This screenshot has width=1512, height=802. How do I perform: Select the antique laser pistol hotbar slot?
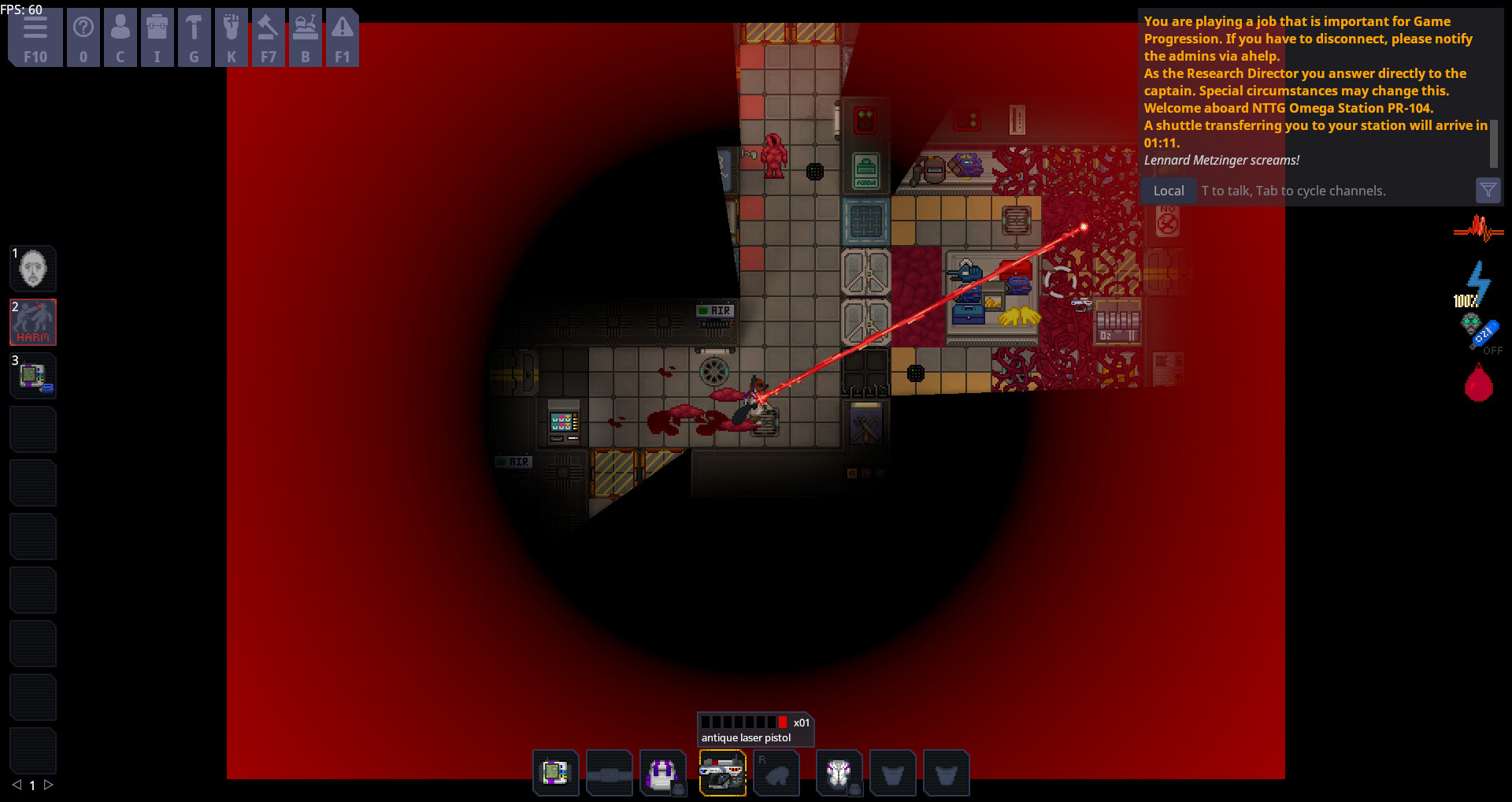[x=723, y=773]
